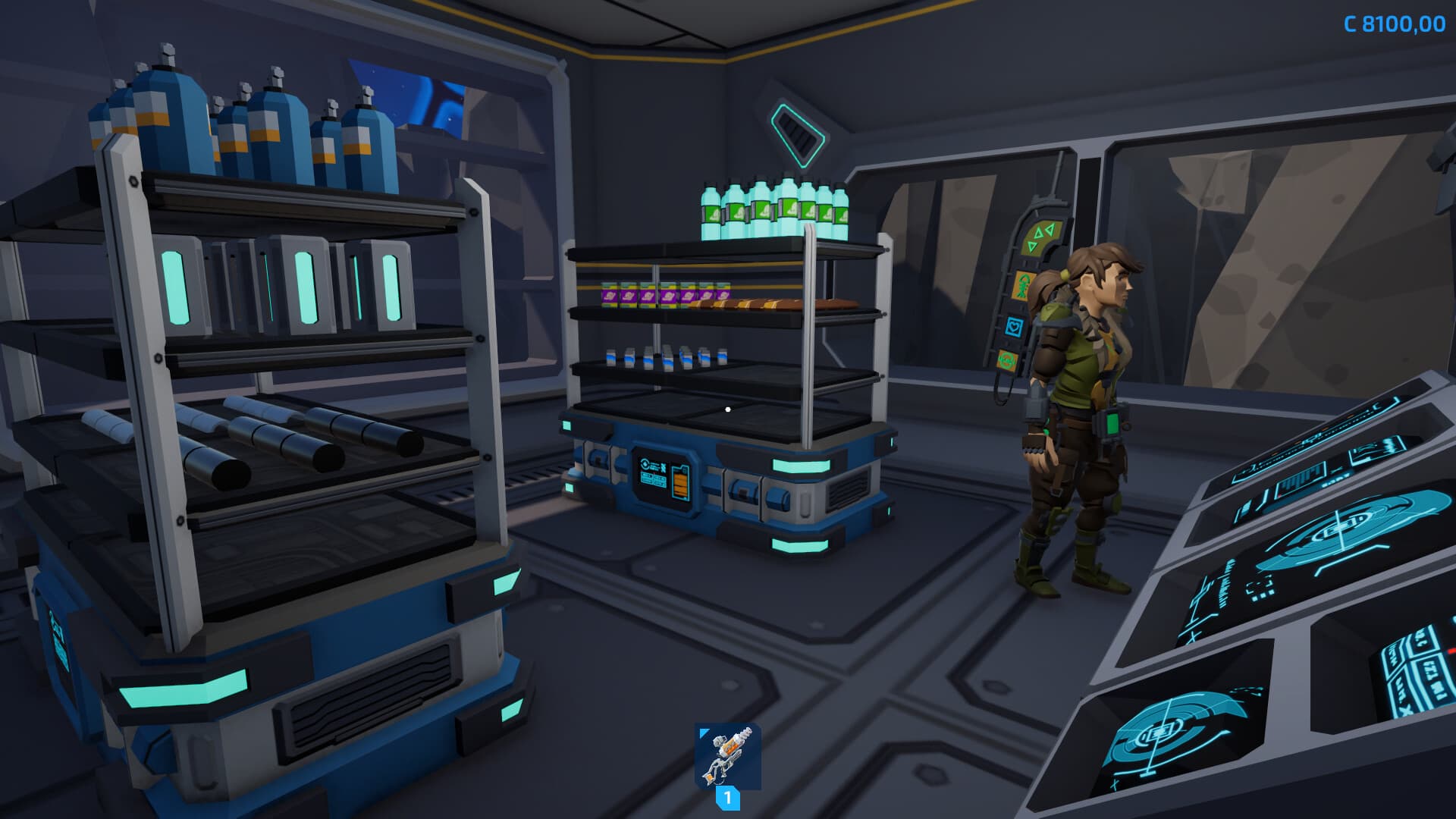Click the smiley emblem at the backpack's bottom
The image size is (1456, 819).
(x=1006, y=360)
